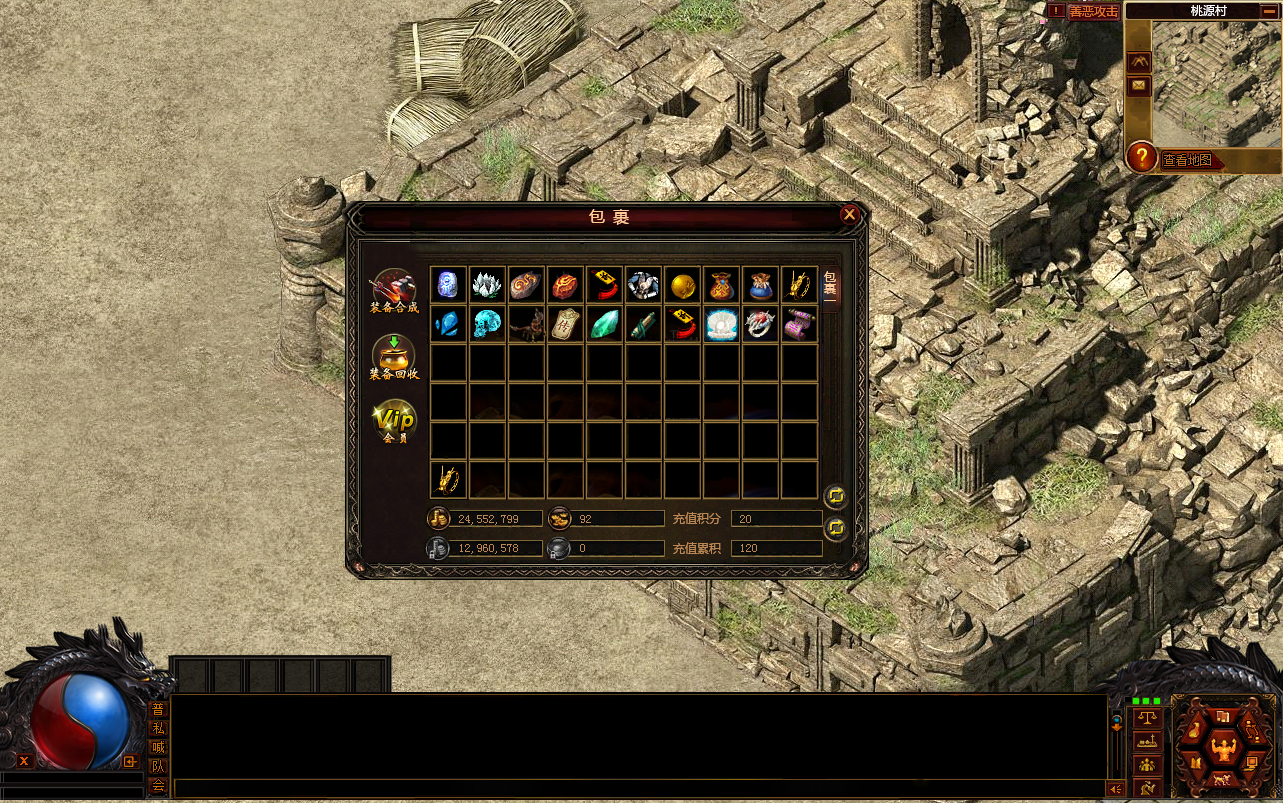Switch to the 包裹一 bag tab
The height and width of the screenshot is (803, 1283).
[x=830, y=289]
